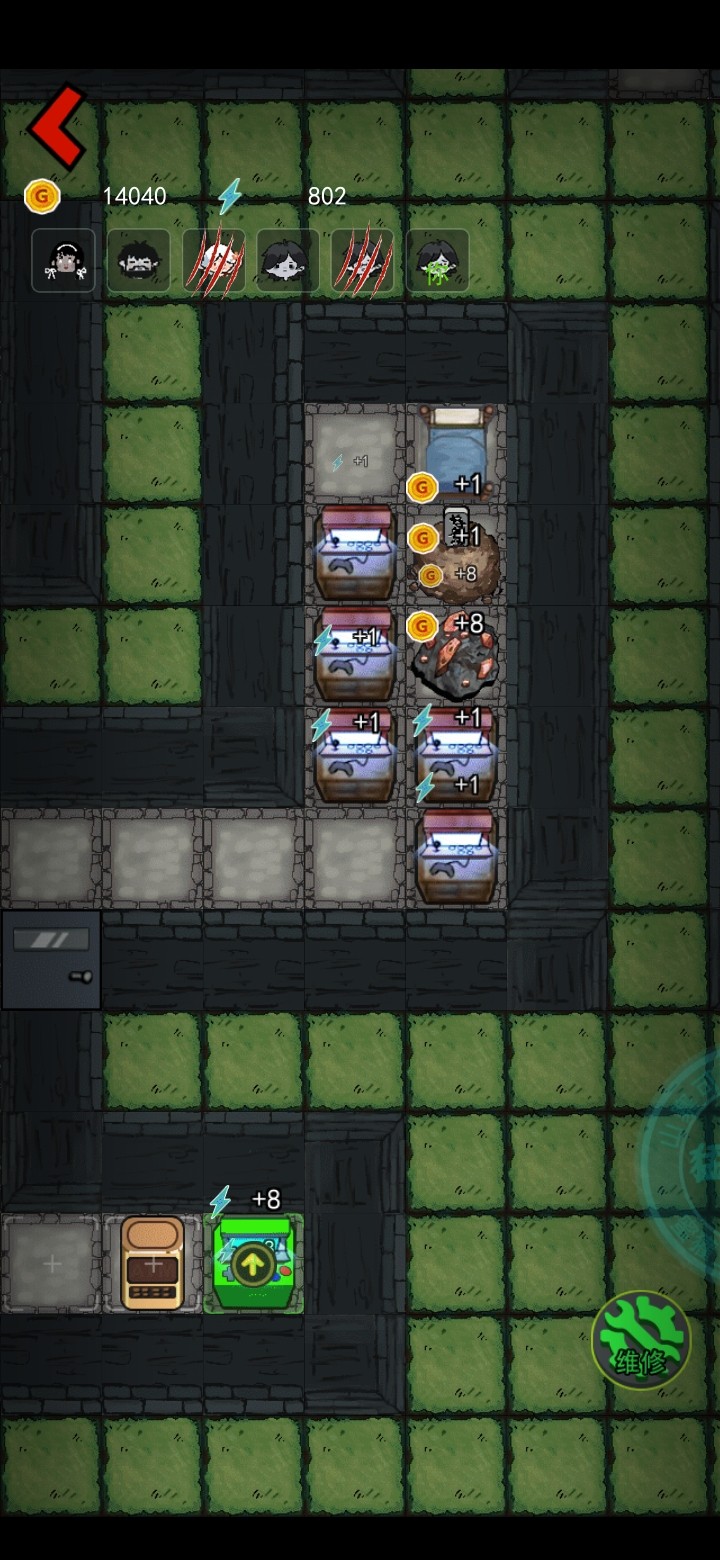Select the green-marked player portrait
The image size is (720, 1560).
tap(437, 261)
